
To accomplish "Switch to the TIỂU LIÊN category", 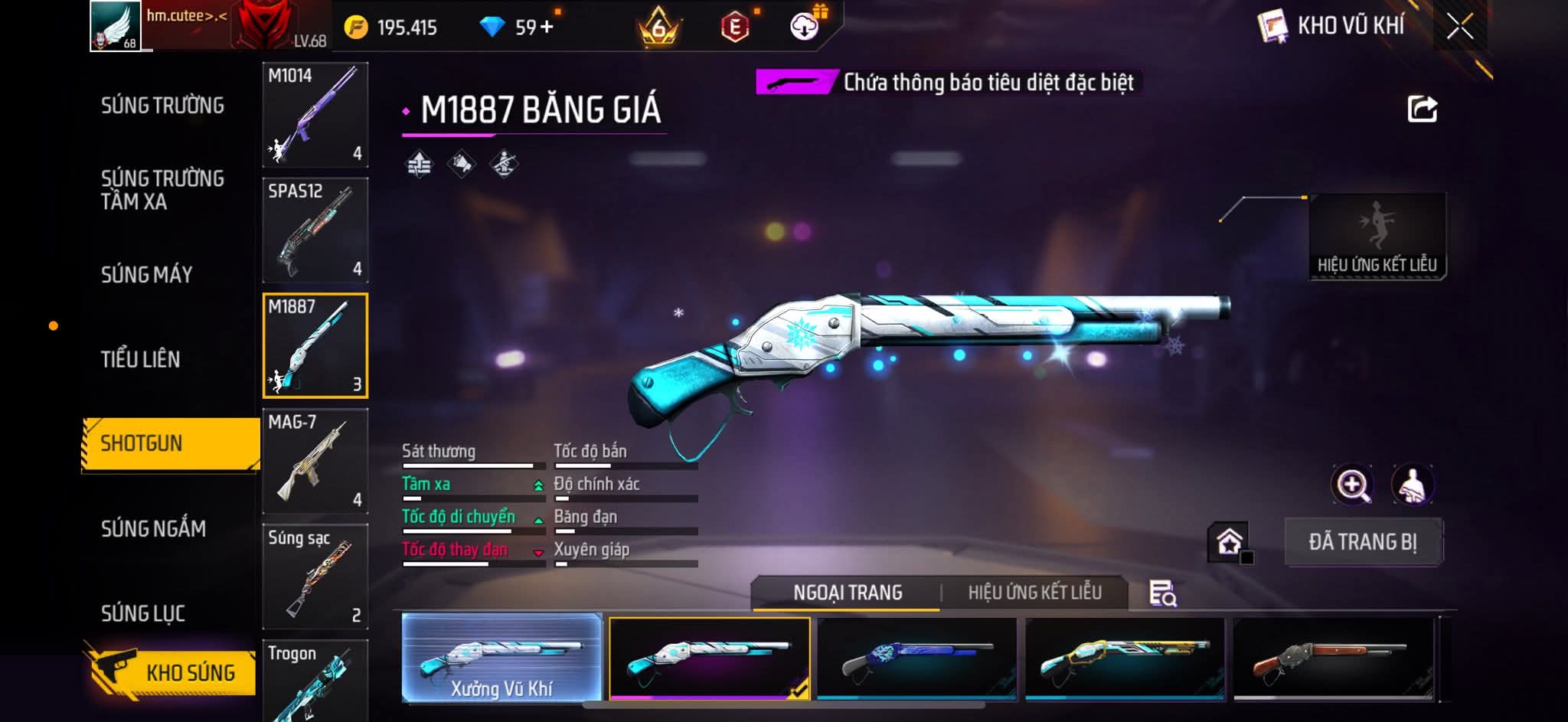I will [140, 359].
